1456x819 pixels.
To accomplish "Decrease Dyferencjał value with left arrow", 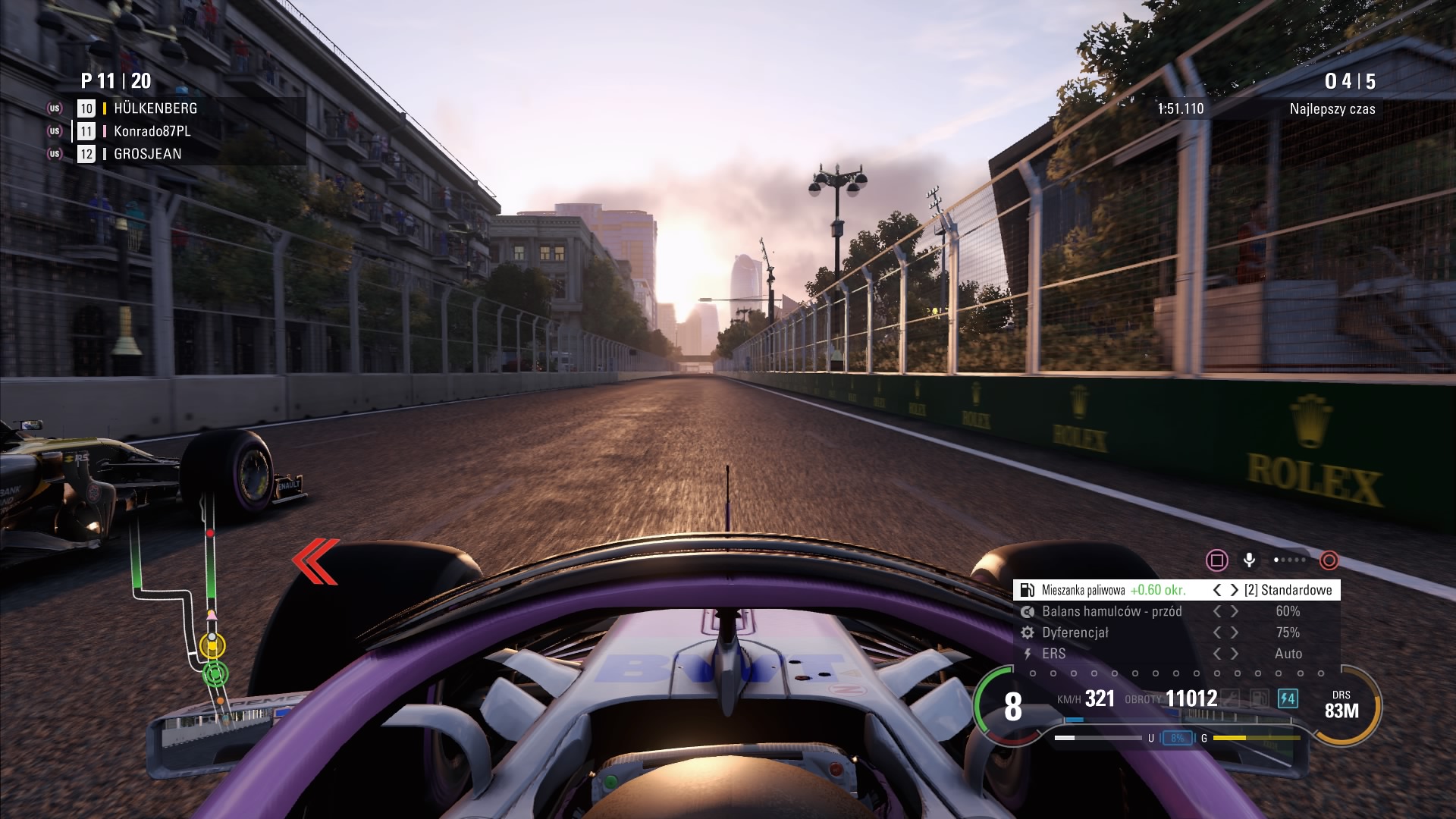I will pyautogui.click(x=1216, y=632).
